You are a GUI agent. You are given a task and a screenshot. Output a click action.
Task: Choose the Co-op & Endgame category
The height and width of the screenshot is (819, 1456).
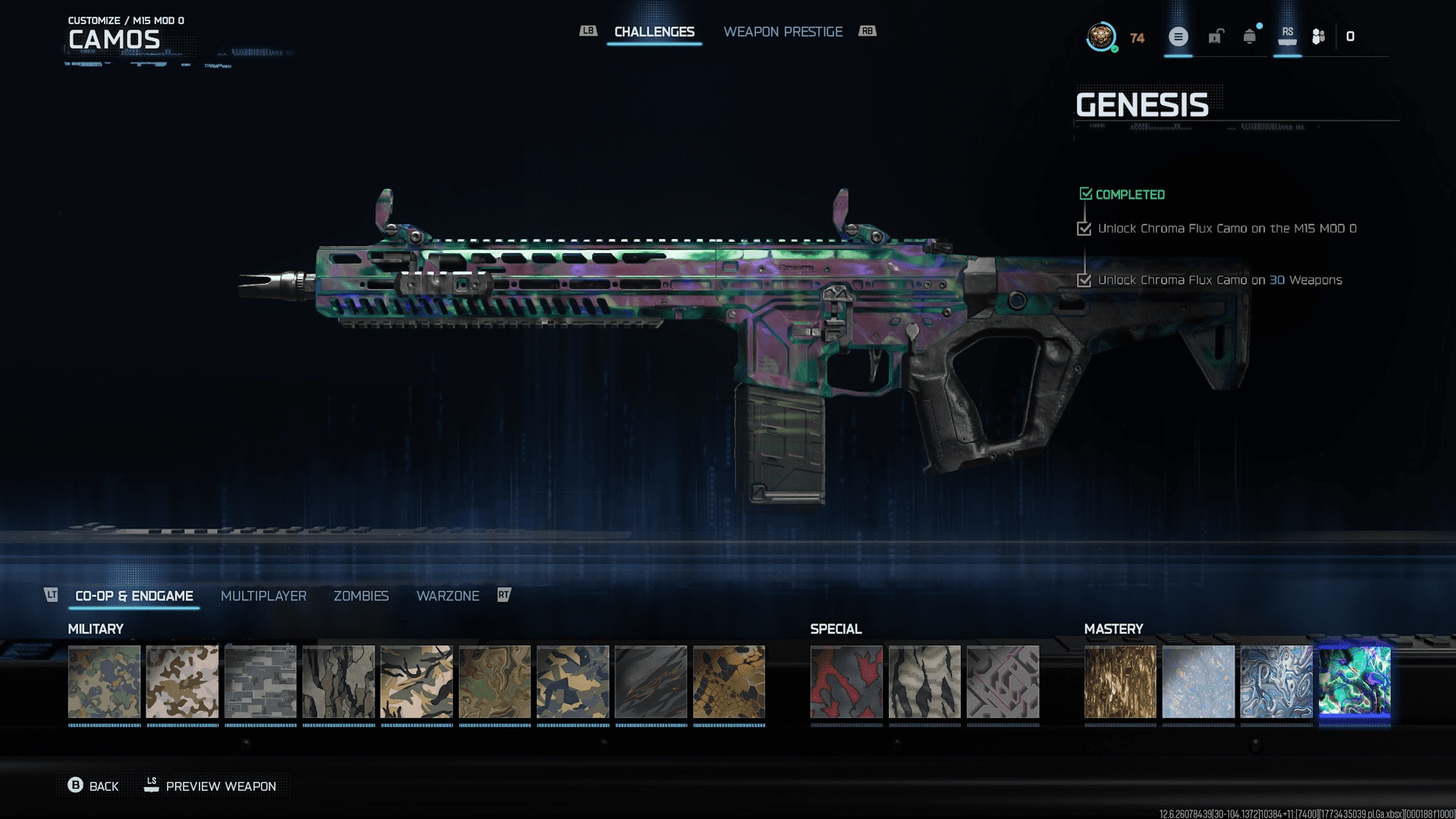tap(134, 596)
